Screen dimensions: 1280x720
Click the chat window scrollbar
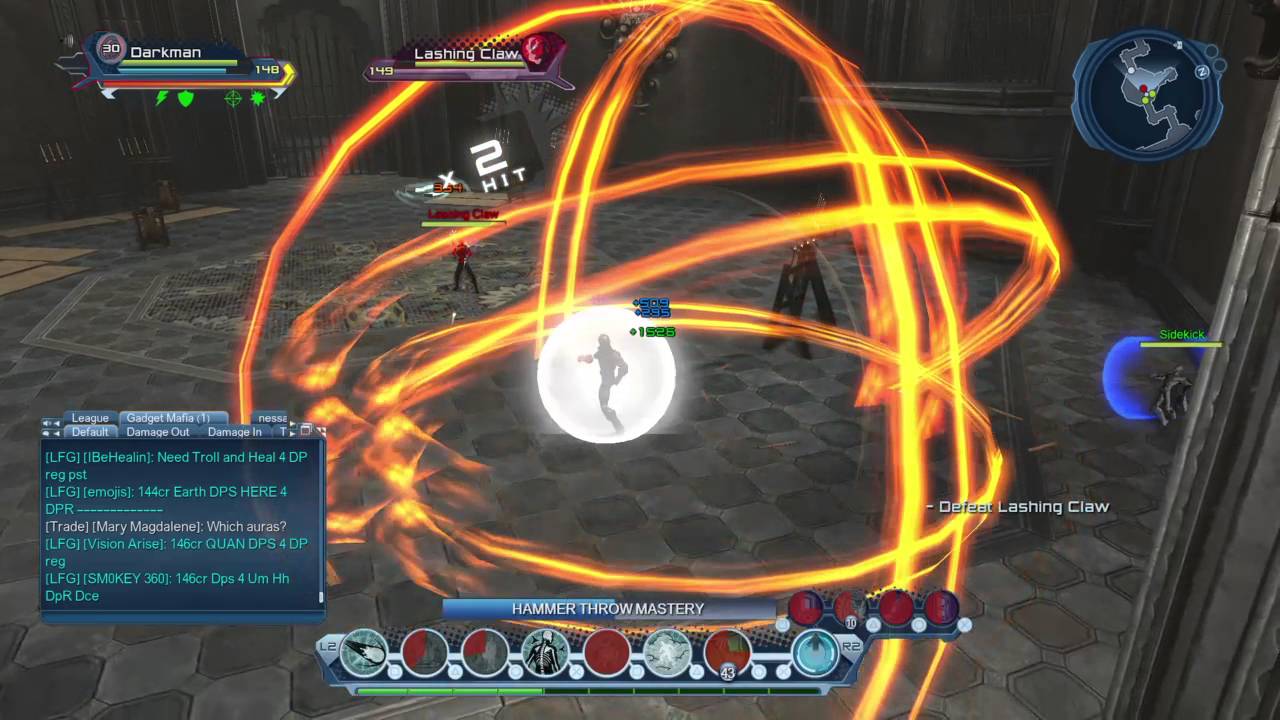coord(322,520)
